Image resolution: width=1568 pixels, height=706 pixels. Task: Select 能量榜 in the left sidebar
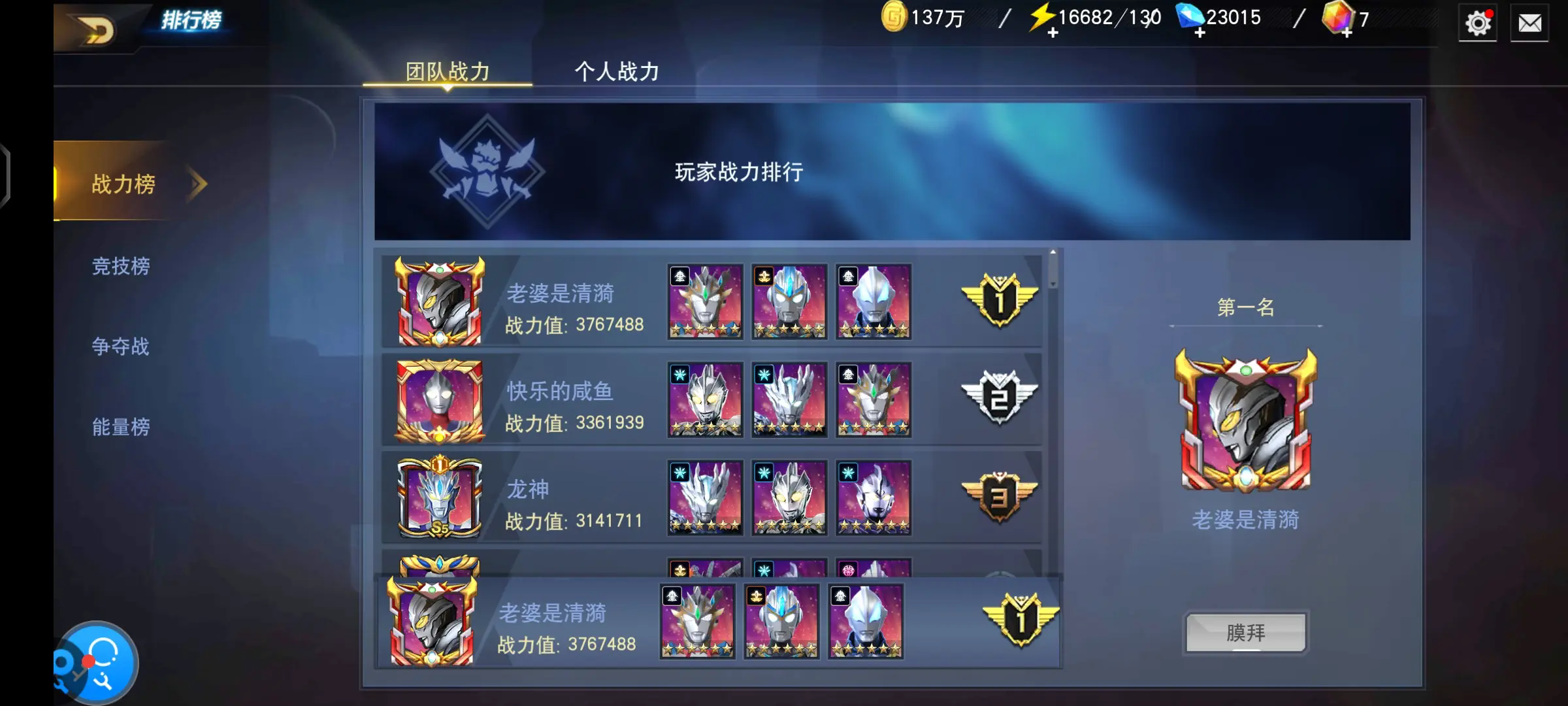tap(121, 428)
